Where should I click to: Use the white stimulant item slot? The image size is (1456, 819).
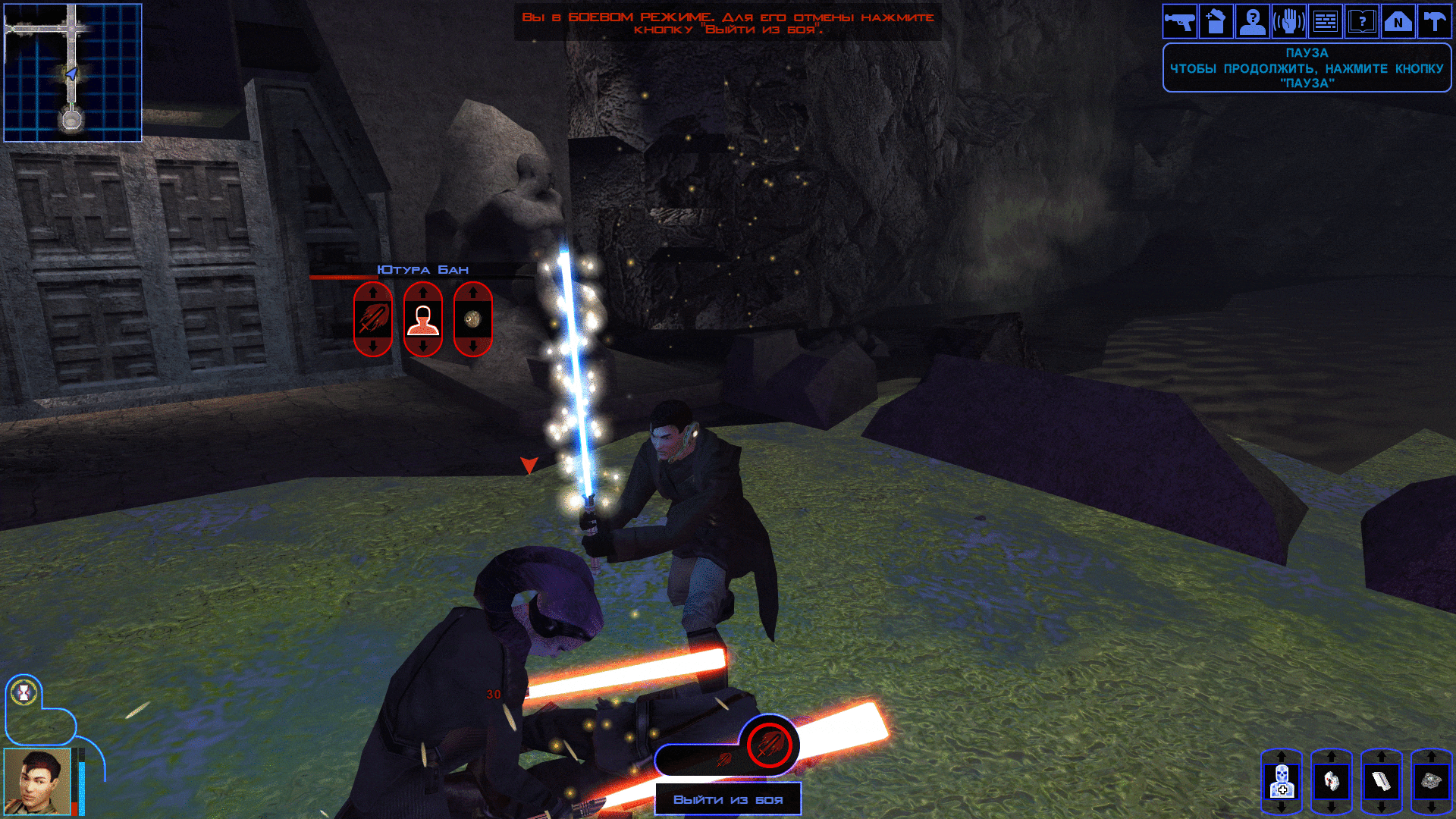pyautogui.click(x=1382, y=781)
